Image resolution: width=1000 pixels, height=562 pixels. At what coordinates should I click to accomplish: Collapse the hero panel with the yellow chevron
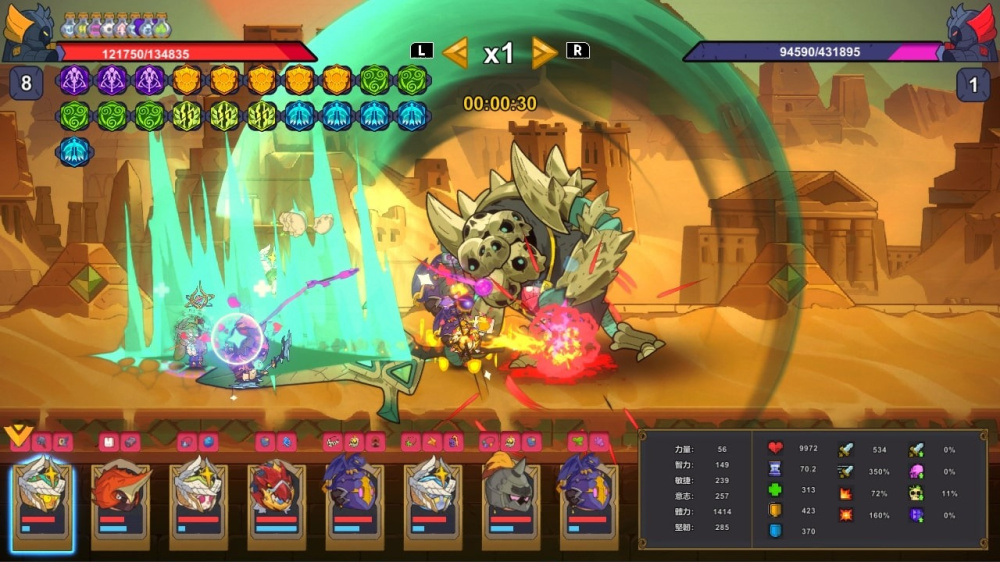[x=17, y=435]
